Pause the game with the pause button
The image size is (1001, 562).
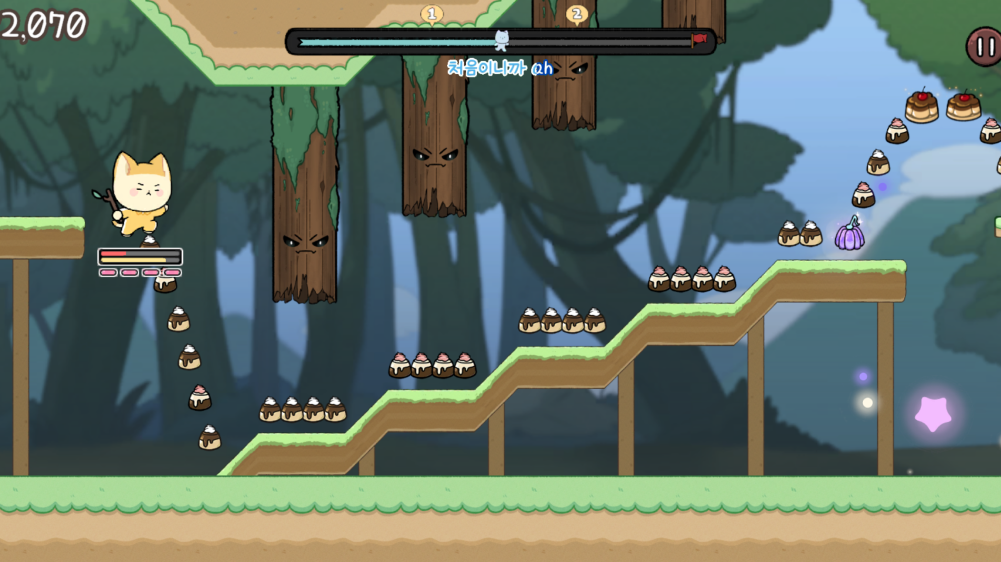[x=983, y=47]
